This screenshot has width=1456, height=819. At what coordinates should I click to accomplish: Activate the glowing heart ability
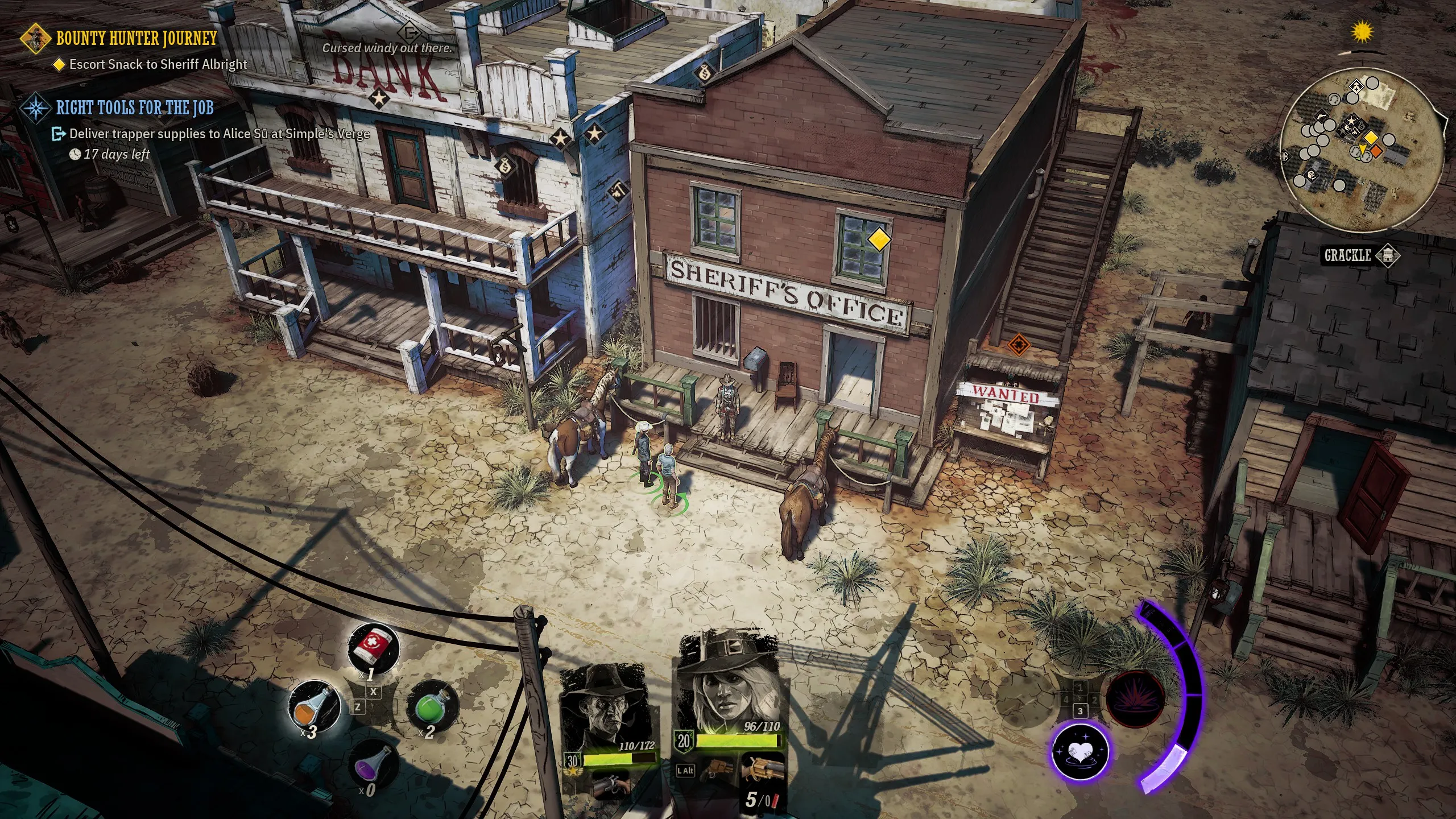1079,751
